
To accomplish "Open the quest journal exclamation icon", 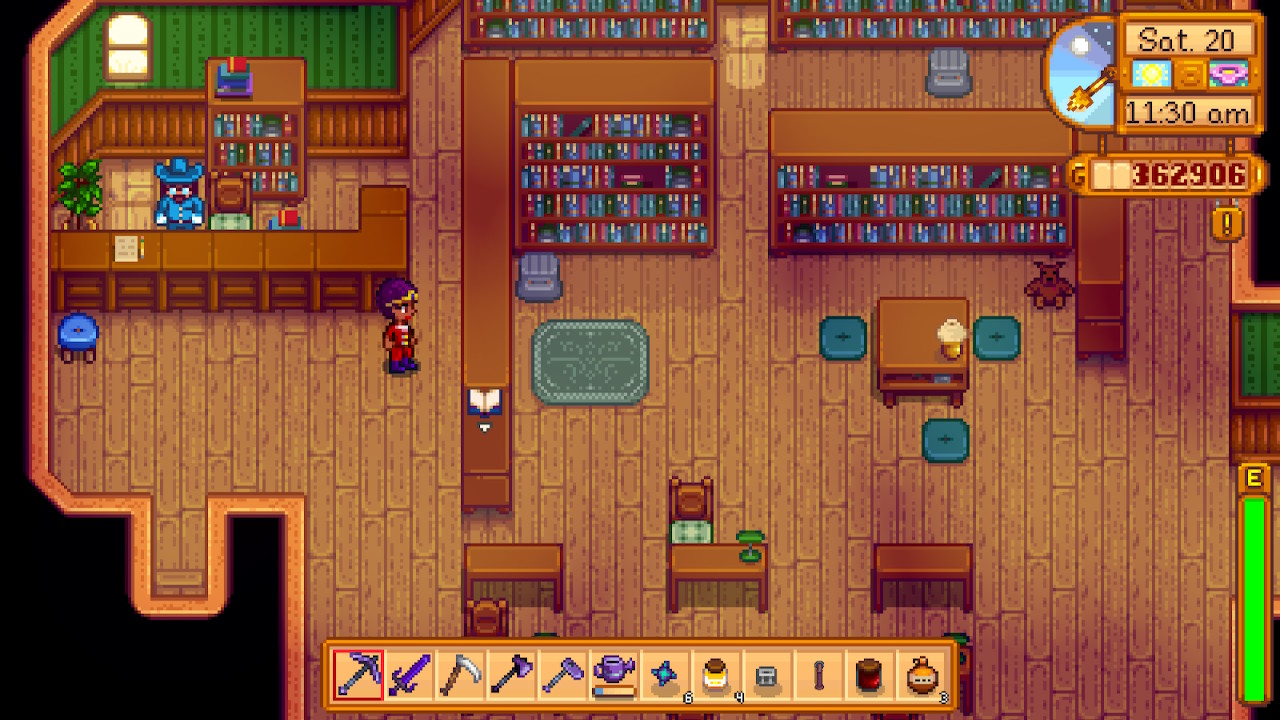I will (x=1227, y=222).
